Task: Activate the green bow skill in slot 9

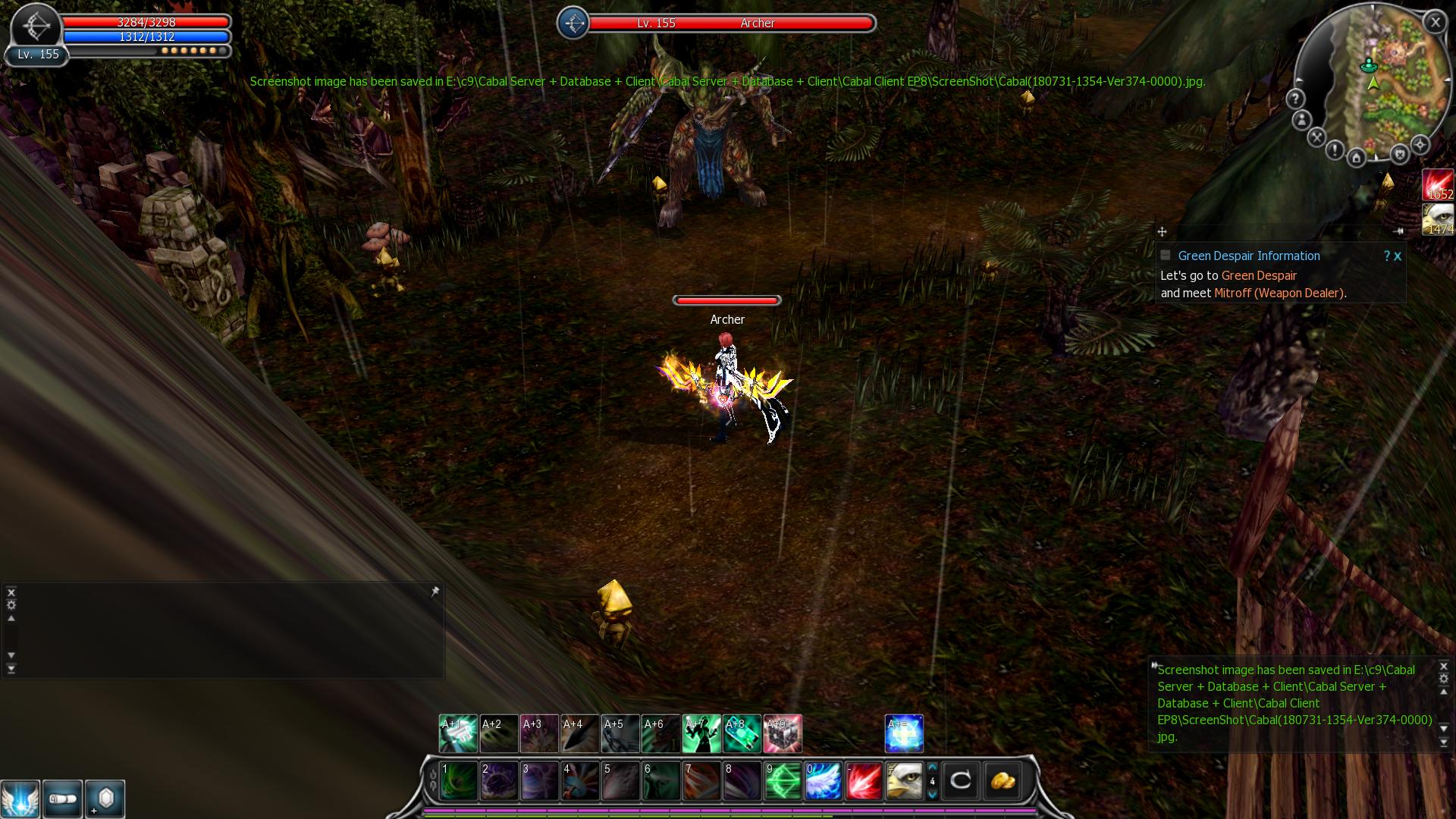Action: point(783,780)
